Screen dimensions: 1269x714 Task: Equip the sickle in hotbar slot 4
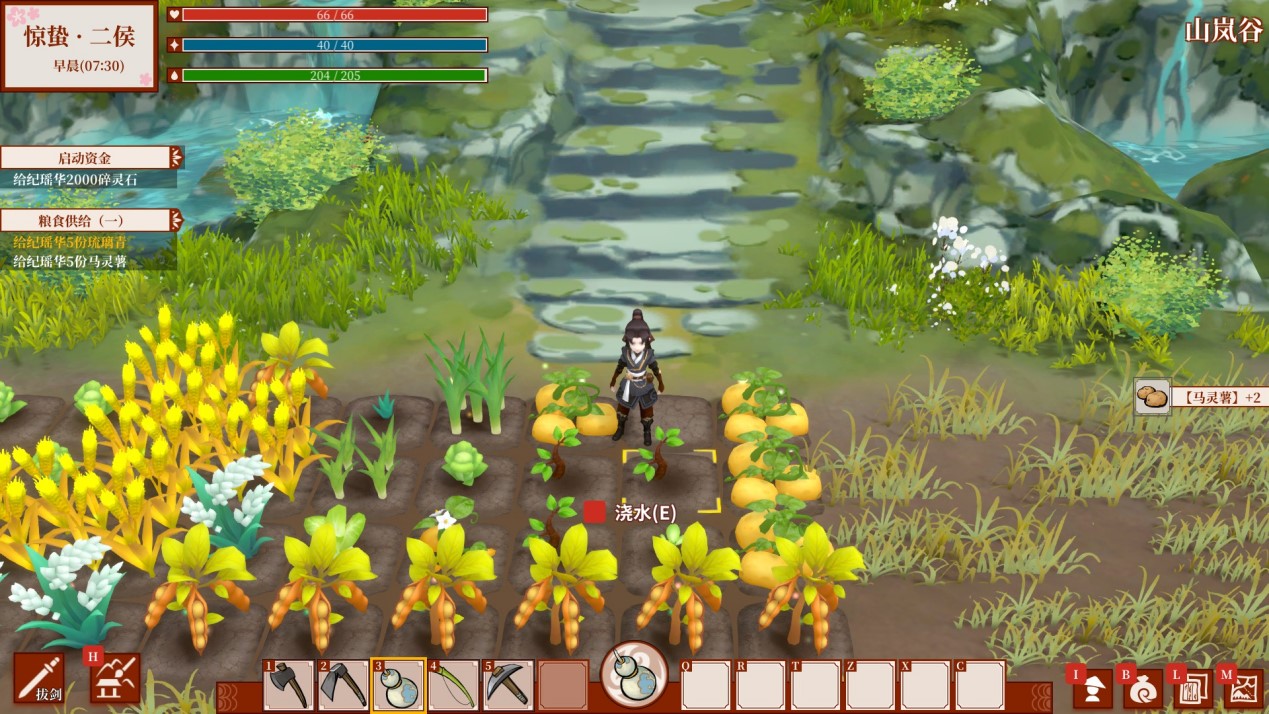click(x=453, y=686)
